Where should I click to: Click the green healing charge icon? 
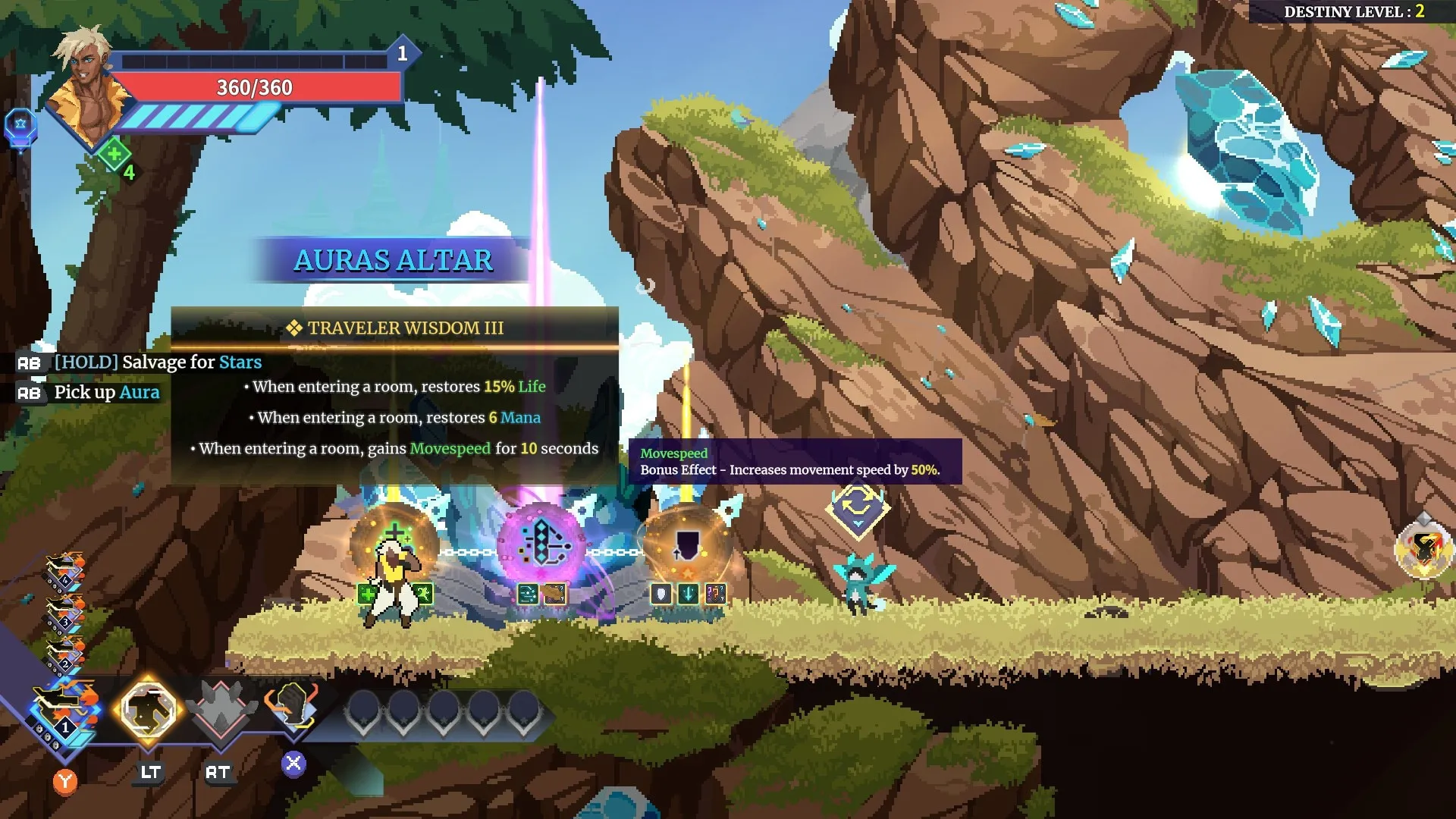(115, 155)
